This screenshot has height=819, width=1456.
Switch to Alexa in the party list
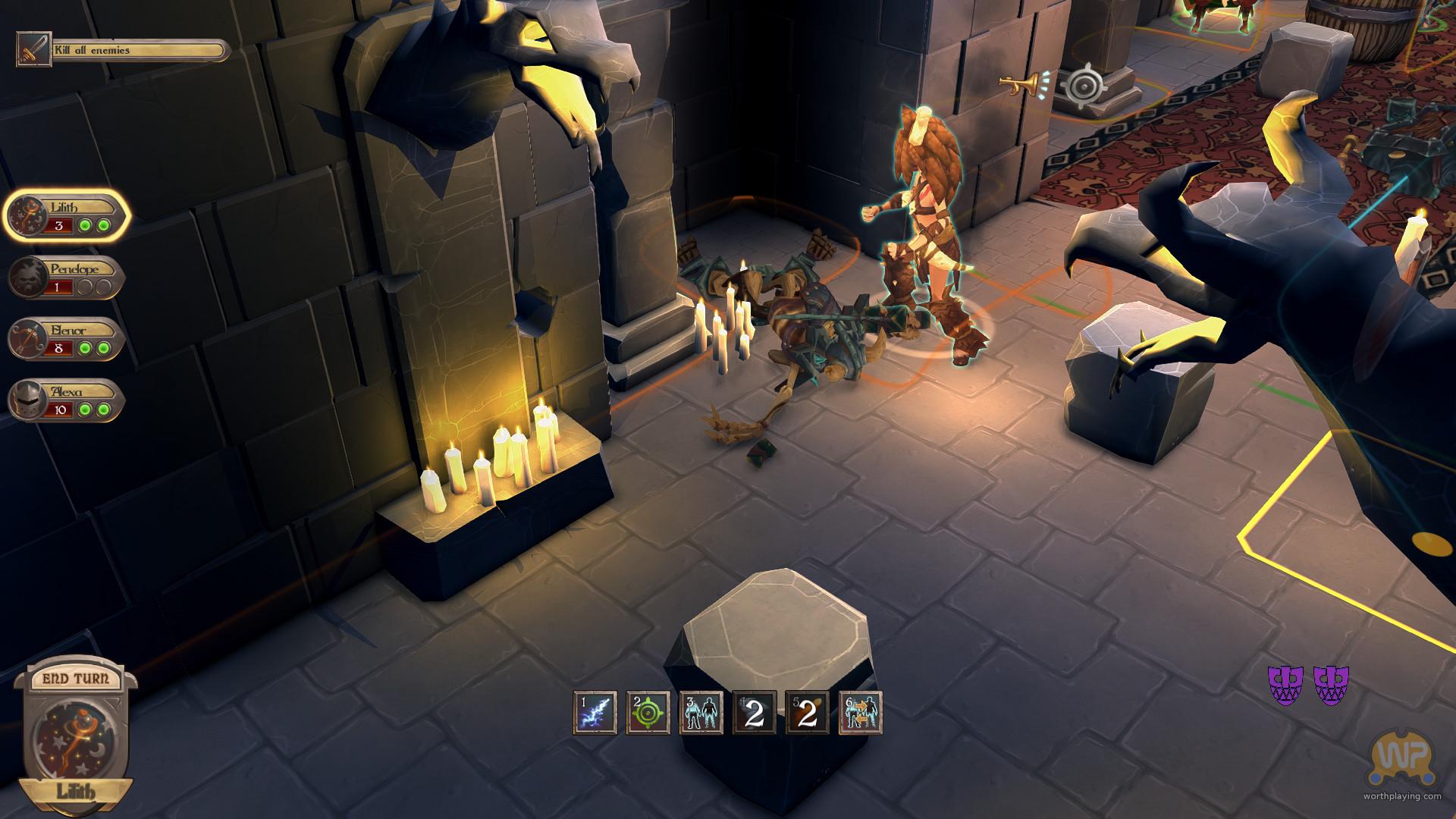pos(65,400)
